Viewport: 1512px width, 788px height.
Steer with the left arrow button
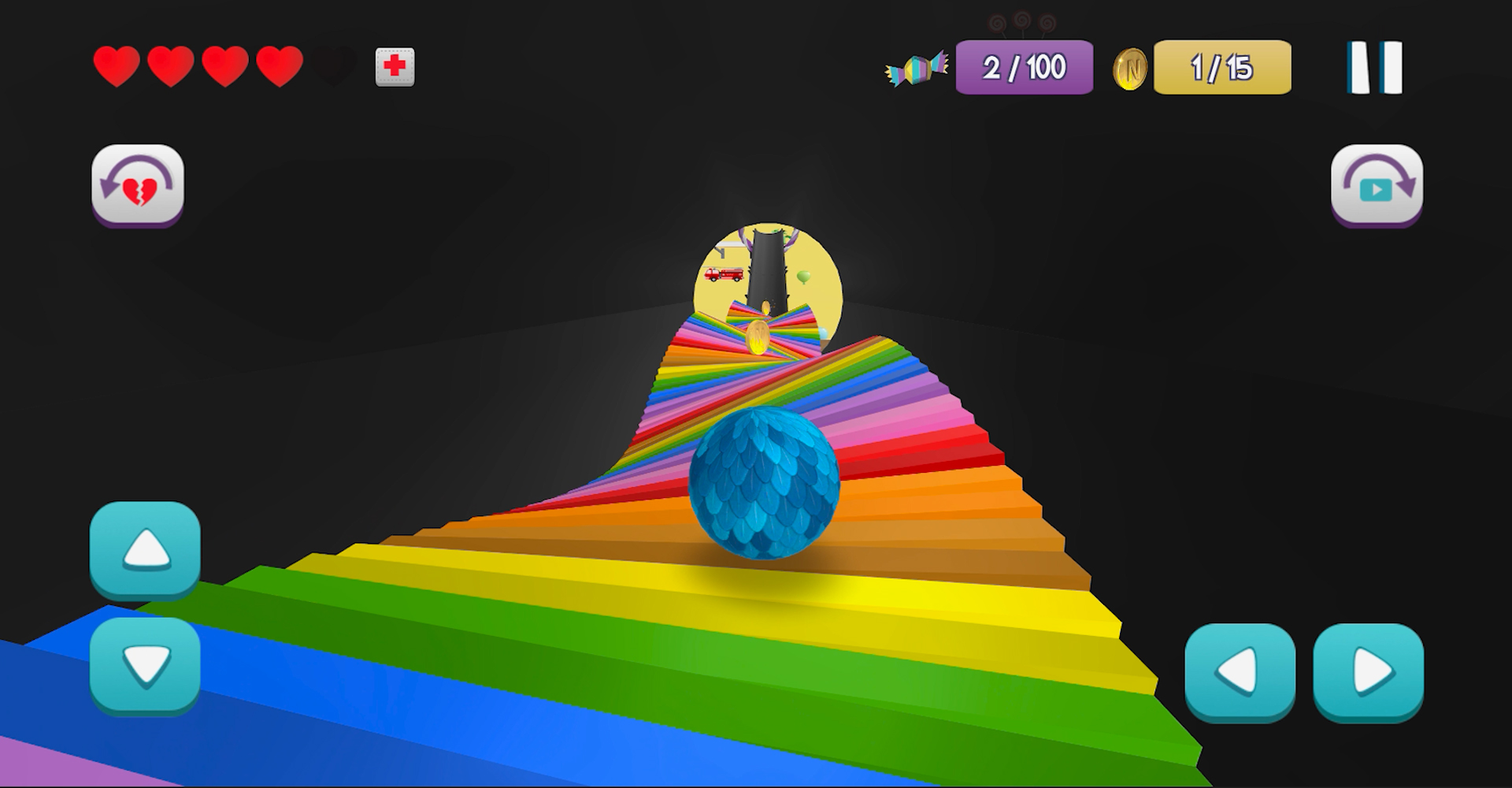[1240, 671]
